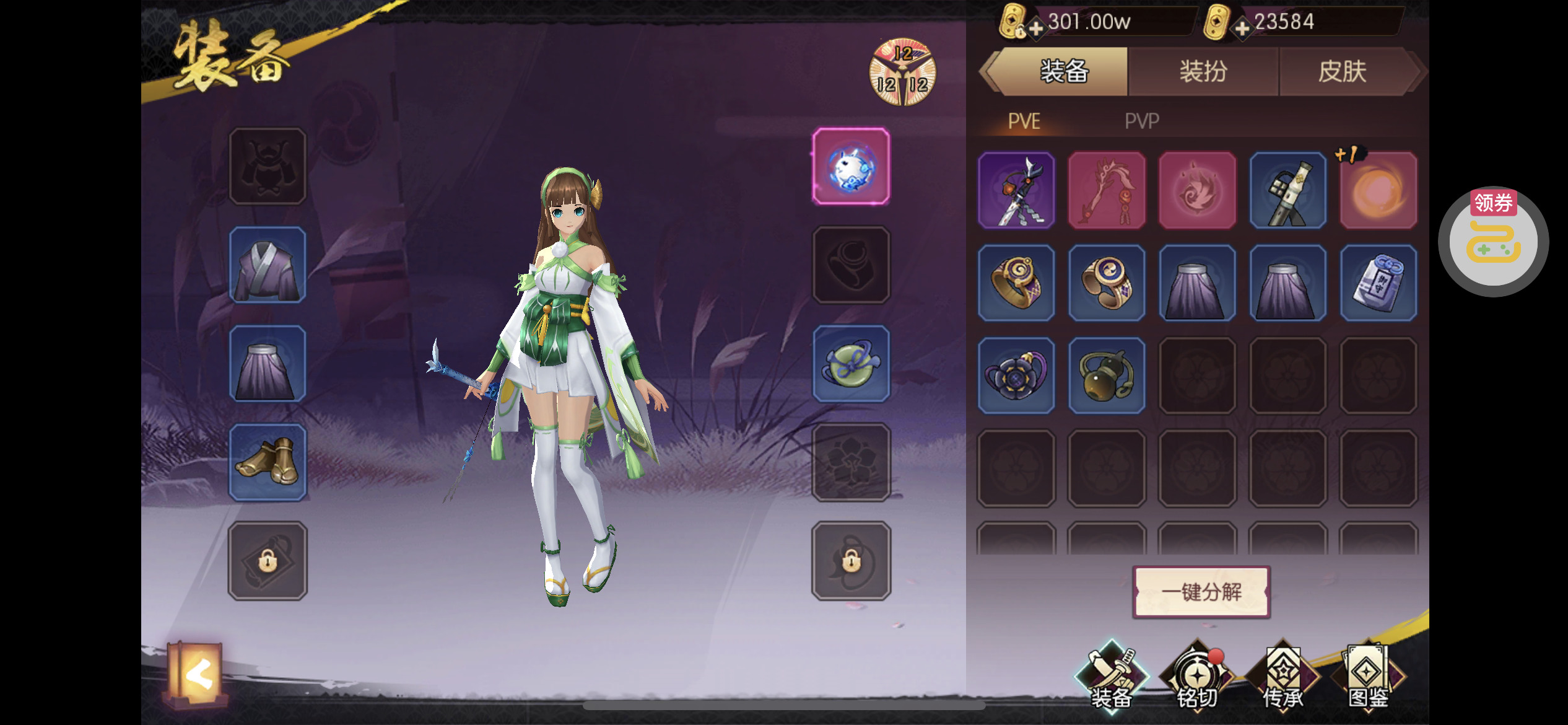This screenshot has width=1568, height=725.
Task: Select the equipped green jade pendant slot
Action: [851, 364]
